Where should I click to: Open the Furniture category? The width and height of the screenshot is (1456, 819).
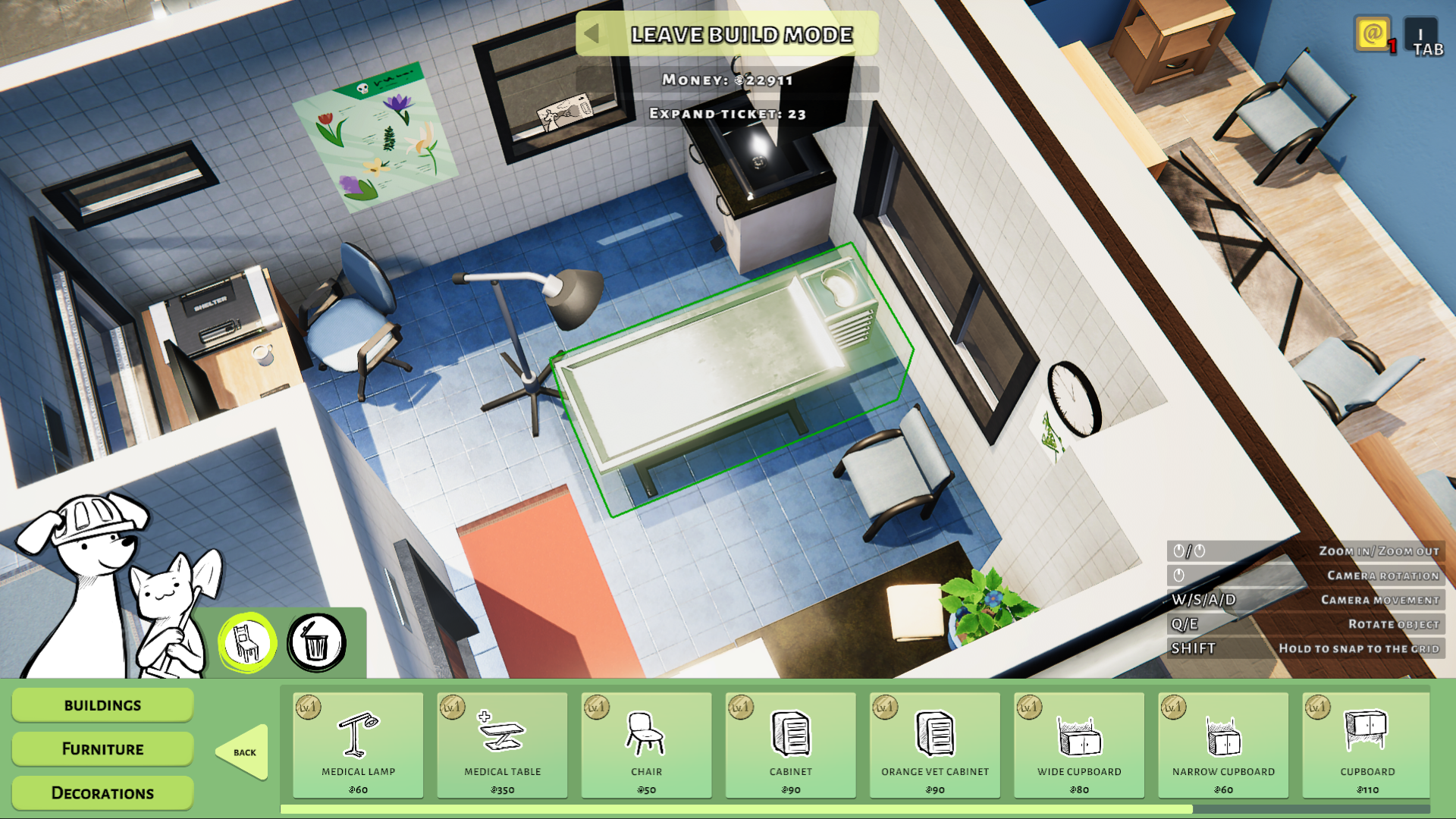[102, 748]
